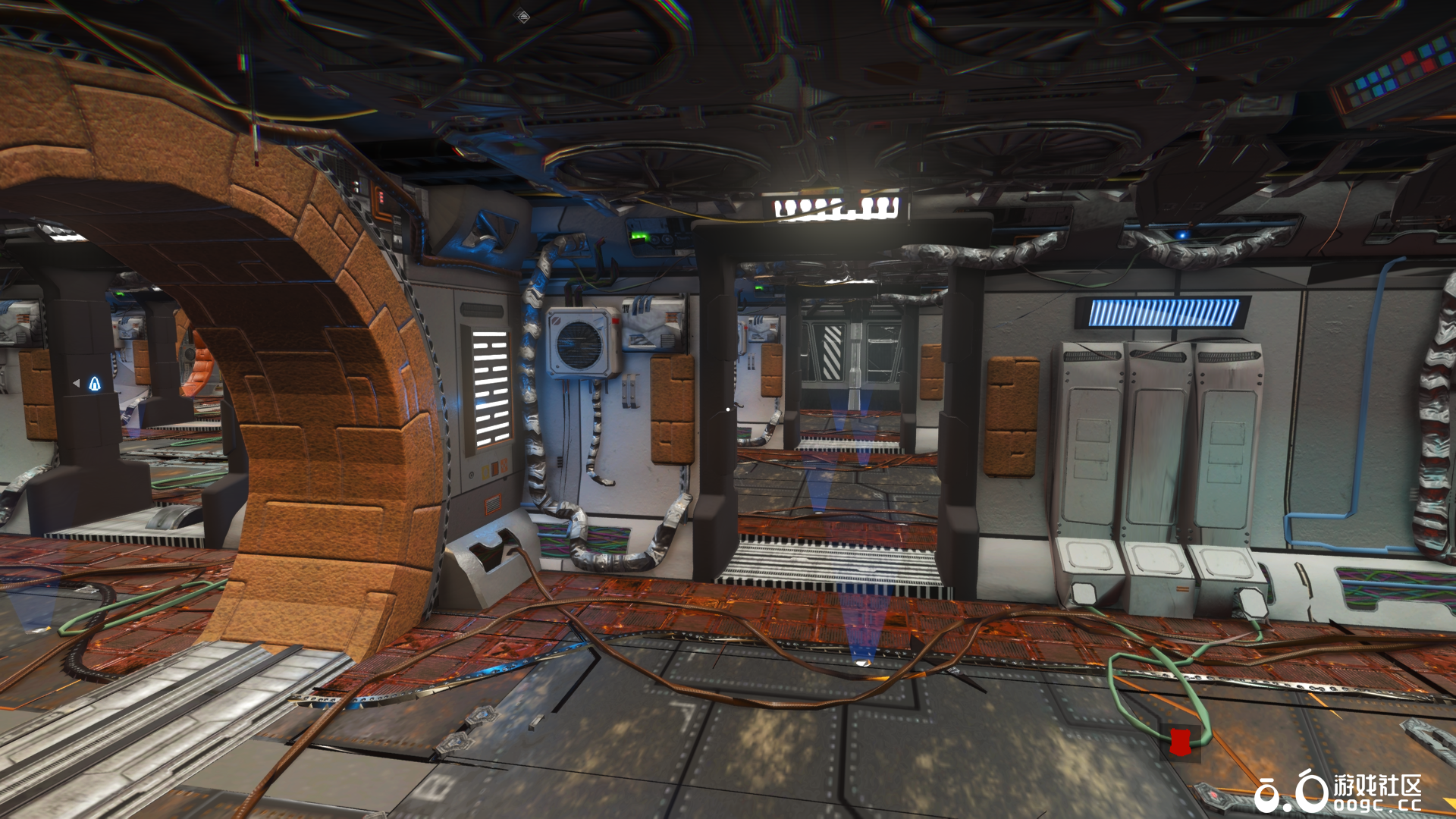Click the blue arch waypoint marker
This screenshot has height=819, width=1456.
[x=95, y=384]
